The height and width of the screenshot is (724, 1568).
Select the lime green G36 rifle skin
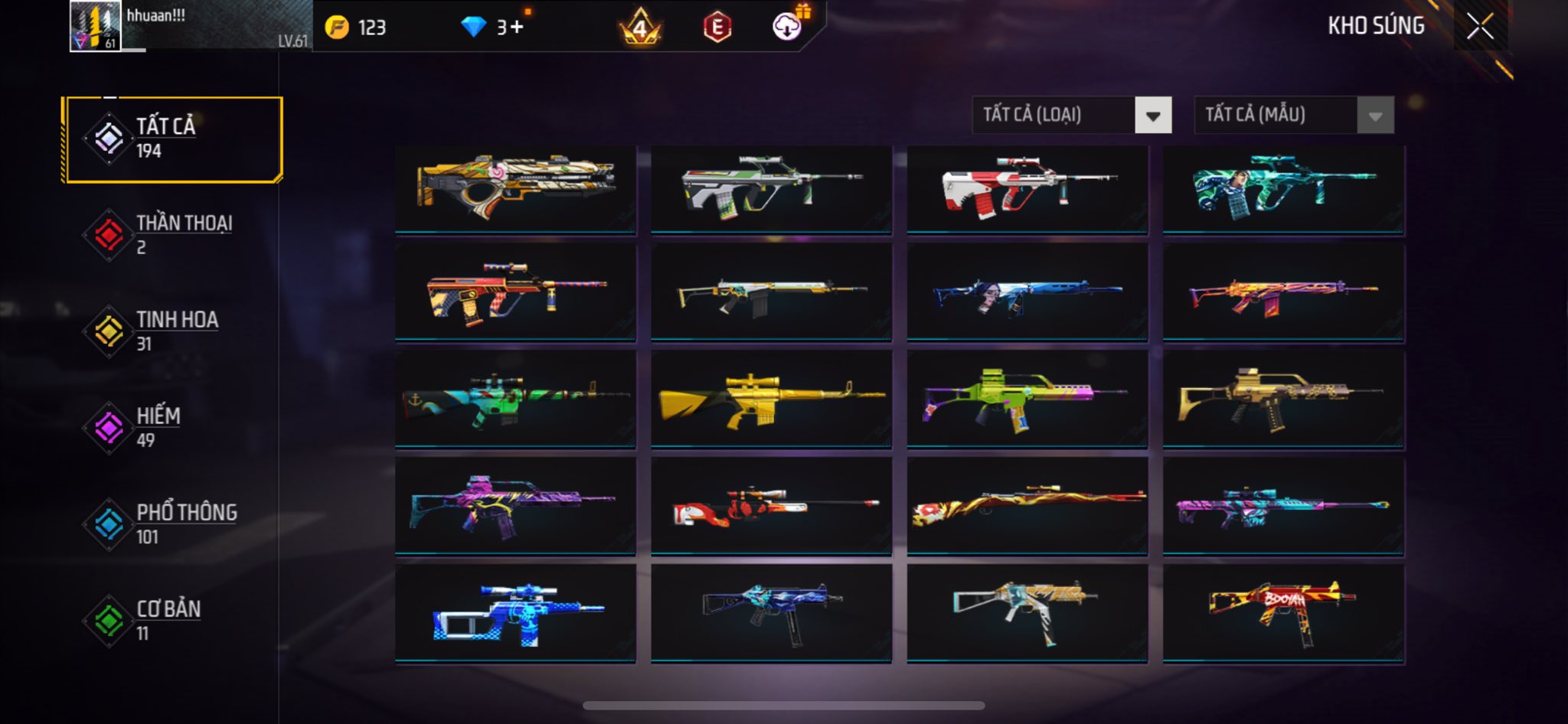tap(1027, 399)
